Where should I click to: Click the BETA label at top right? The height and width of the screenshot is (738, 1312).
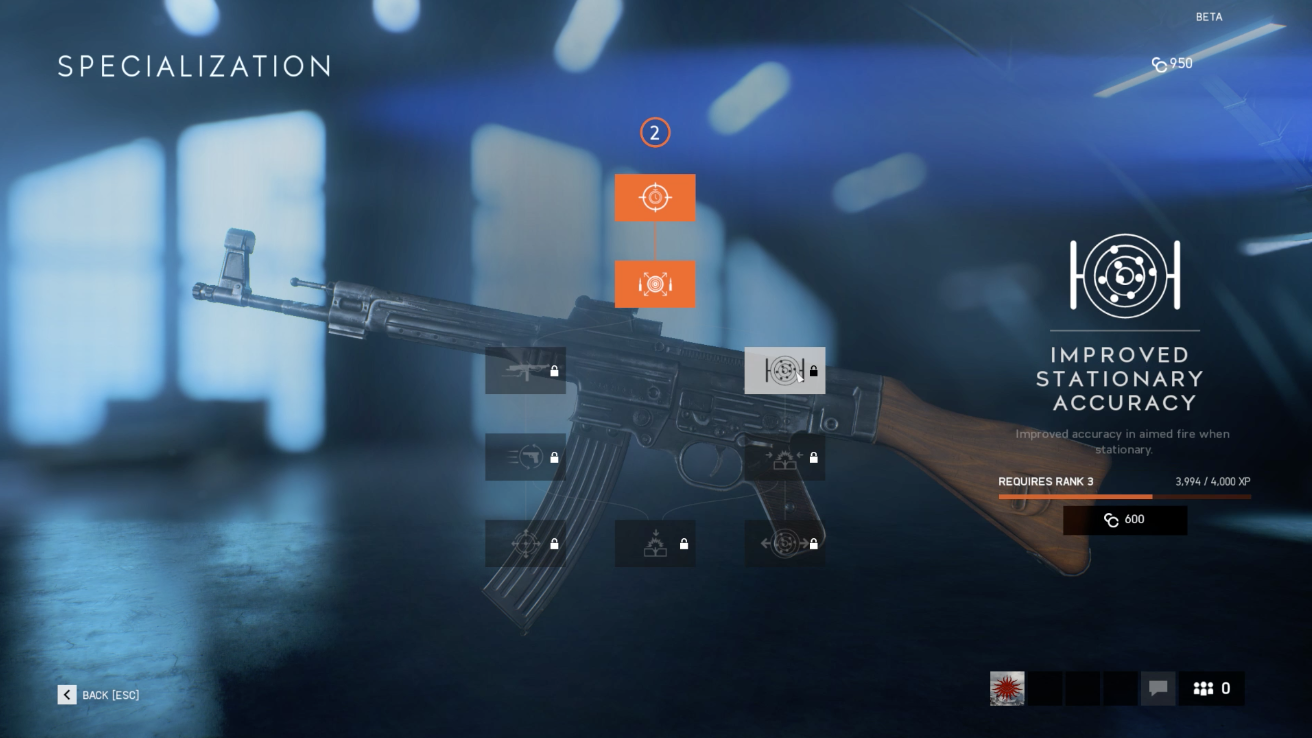point(1207,17)
